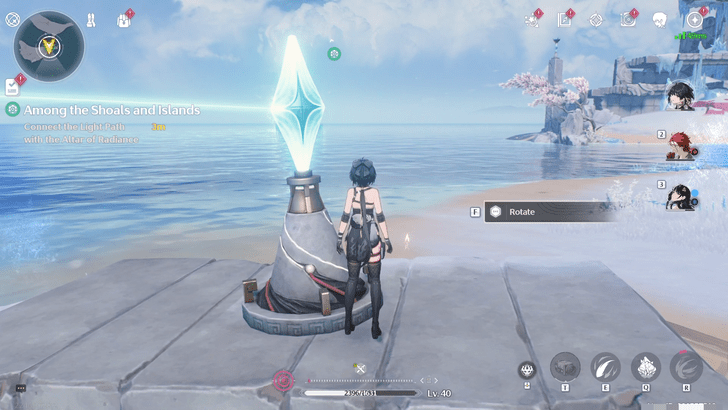The width and height of the screenshot is (728, 410).
Task: Open the crossed tools icon near the minimap
Action: [x=91, y=19]
